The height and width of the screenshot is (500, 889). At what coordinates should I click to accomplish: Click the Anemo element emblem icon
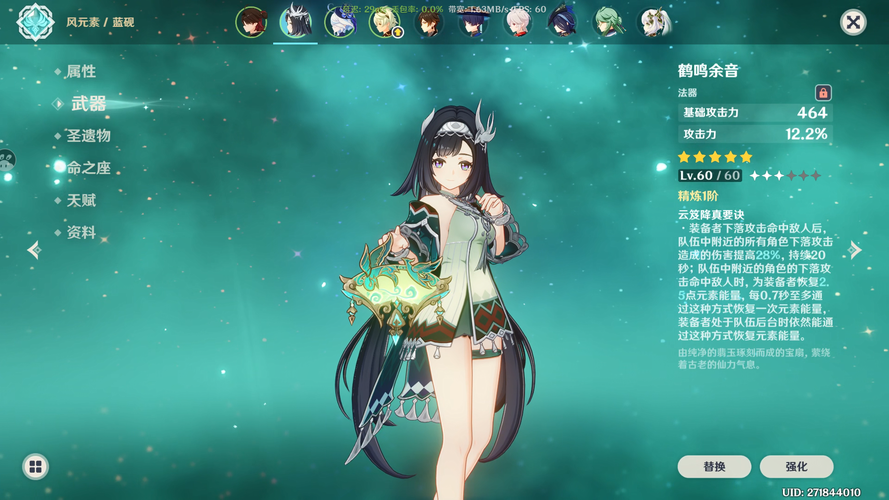click(35, 22)
